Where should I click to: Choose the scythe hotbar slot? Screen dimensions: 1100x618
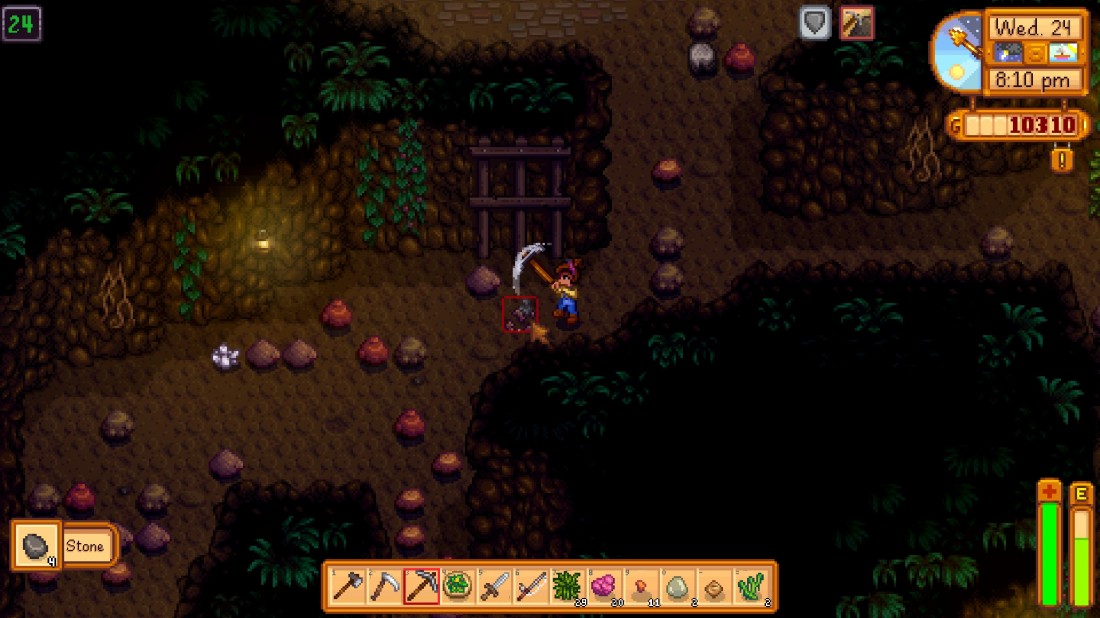click(x=384, y=587)
